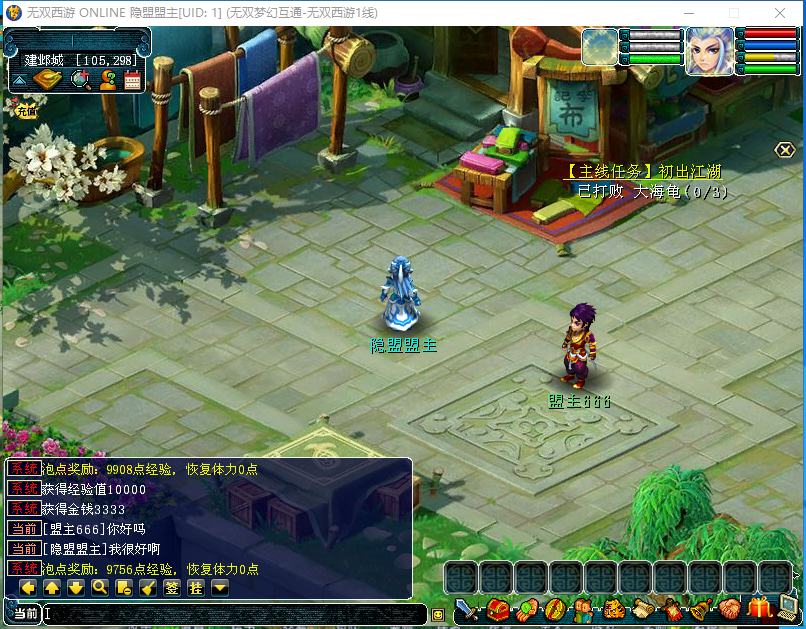This screenshot has width=806, height=629.
Task: Click the 挂 button in the chat toolbar
Action: click(196, 587)
